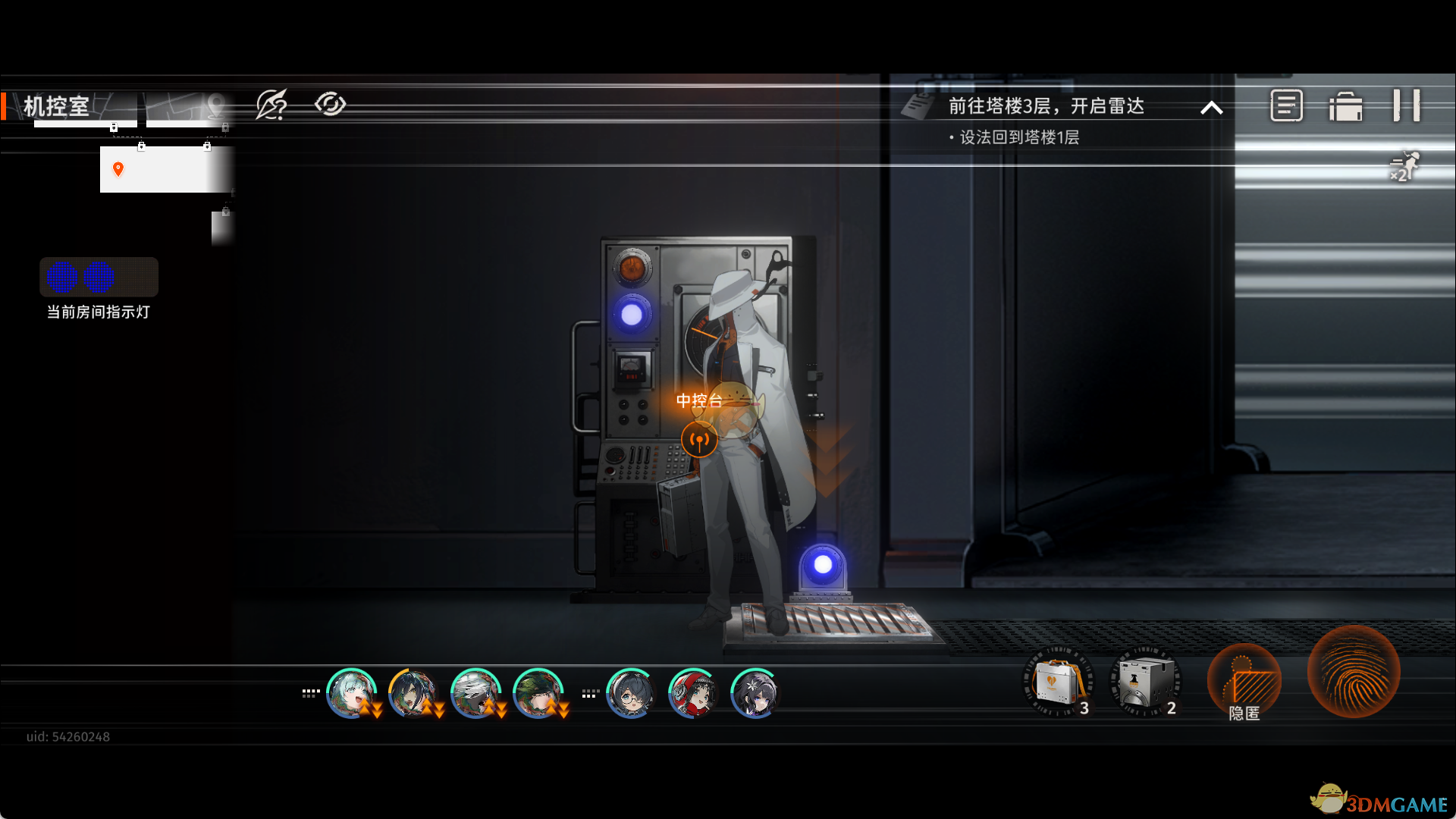1456x819 pixels.
Task: Select the red-hooded character portrait
Action: 692,692
